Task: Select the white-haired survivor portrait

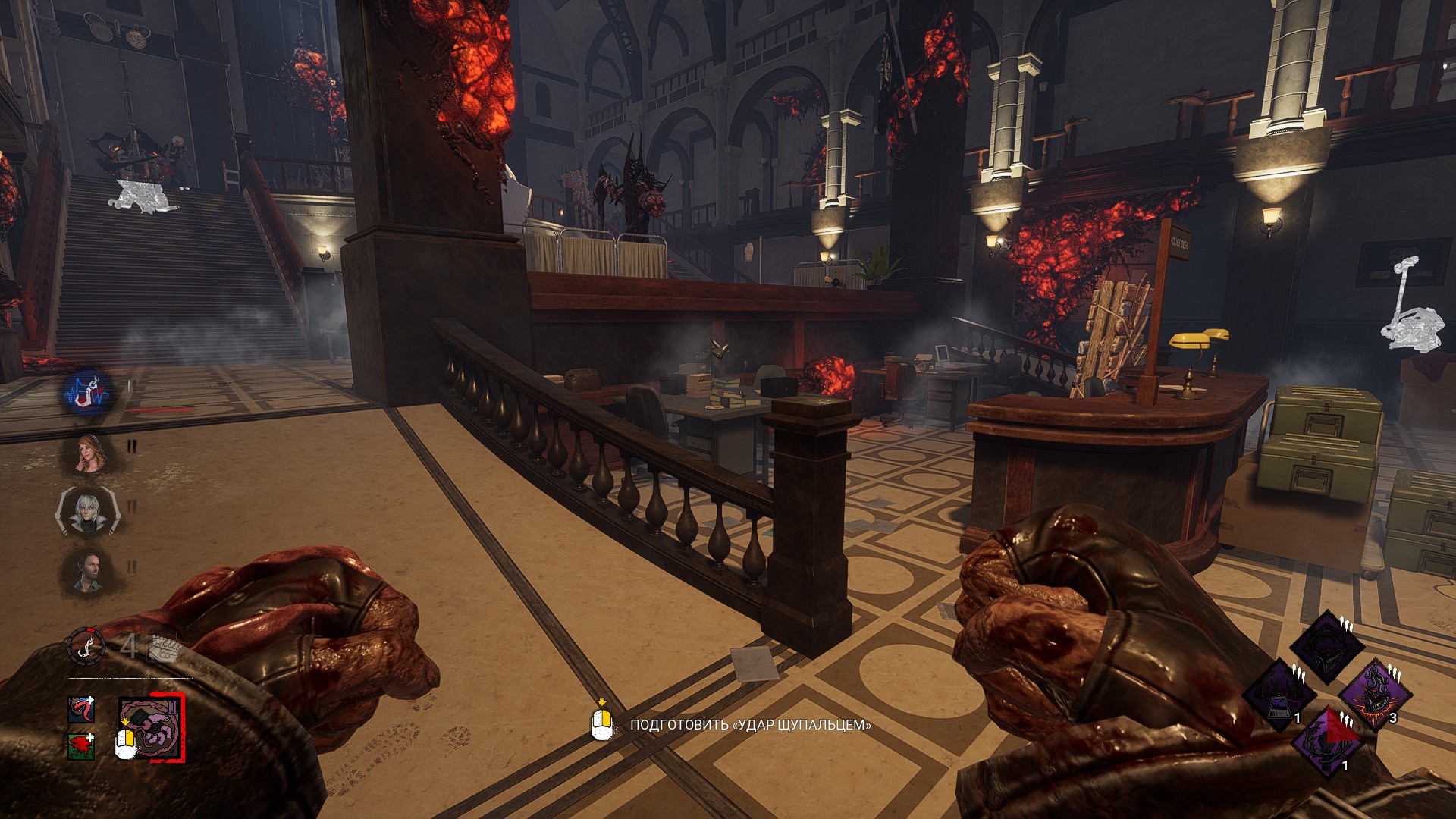Action: [x=88, y=513]
